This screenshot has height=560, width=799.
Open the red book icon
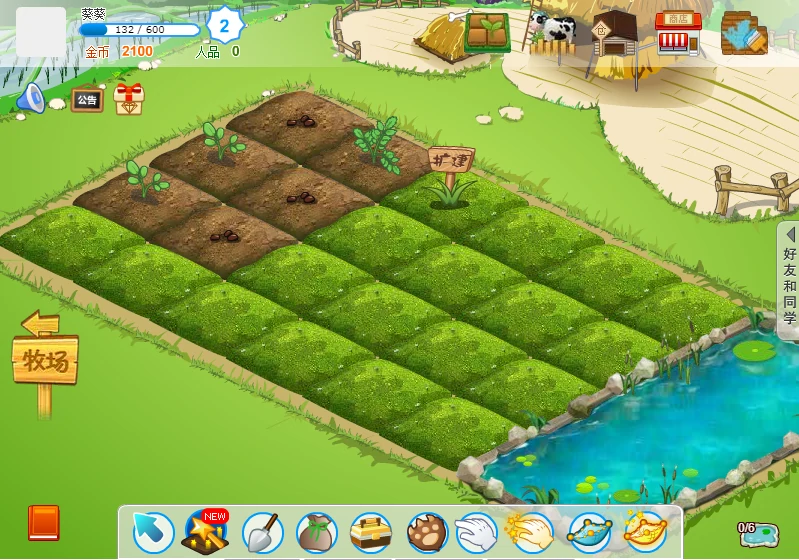pos(44,523)
